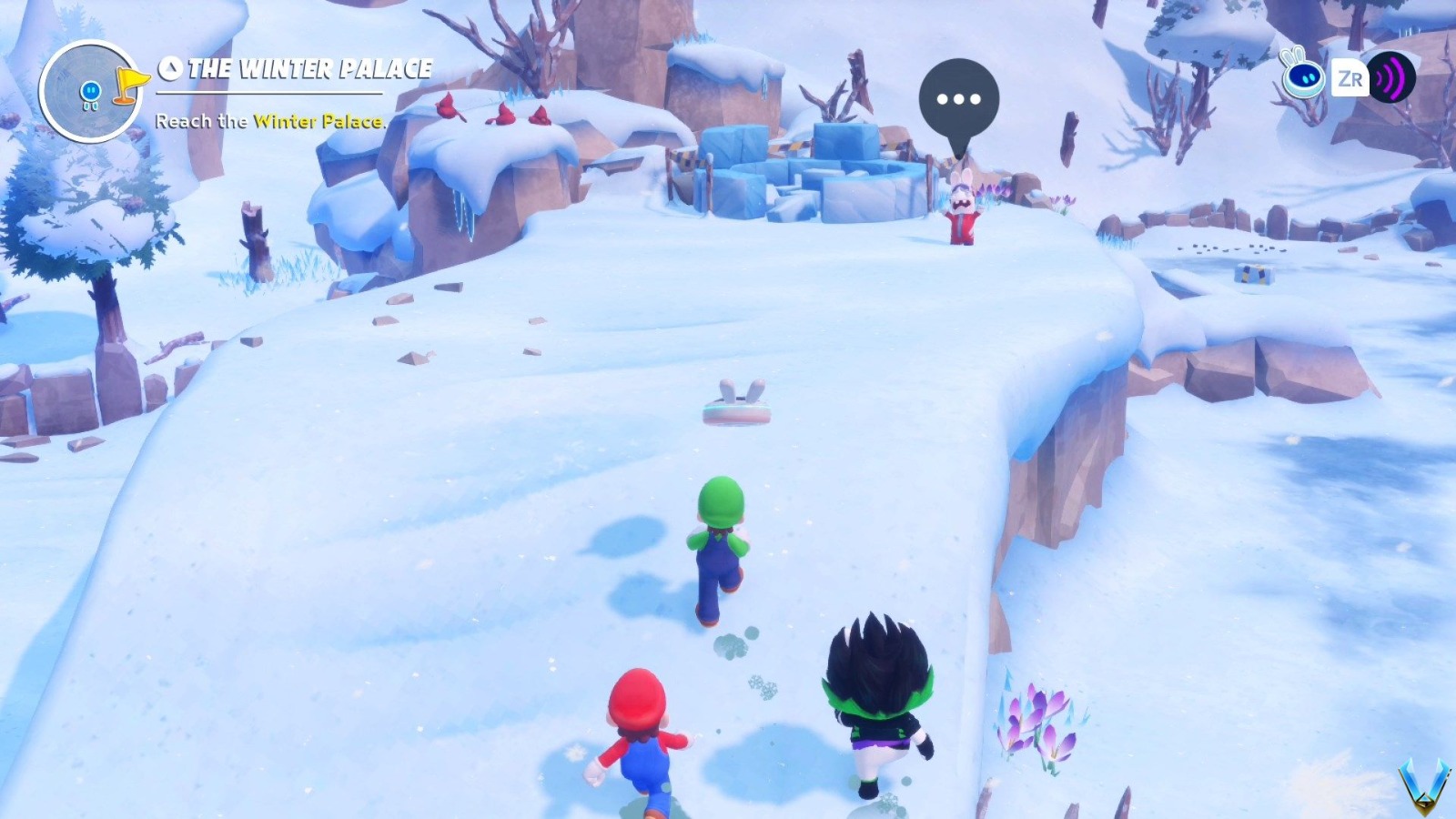Click the moustached Rabbid under the speech bubble
The image size is (1456, 819).
point(963,211)
